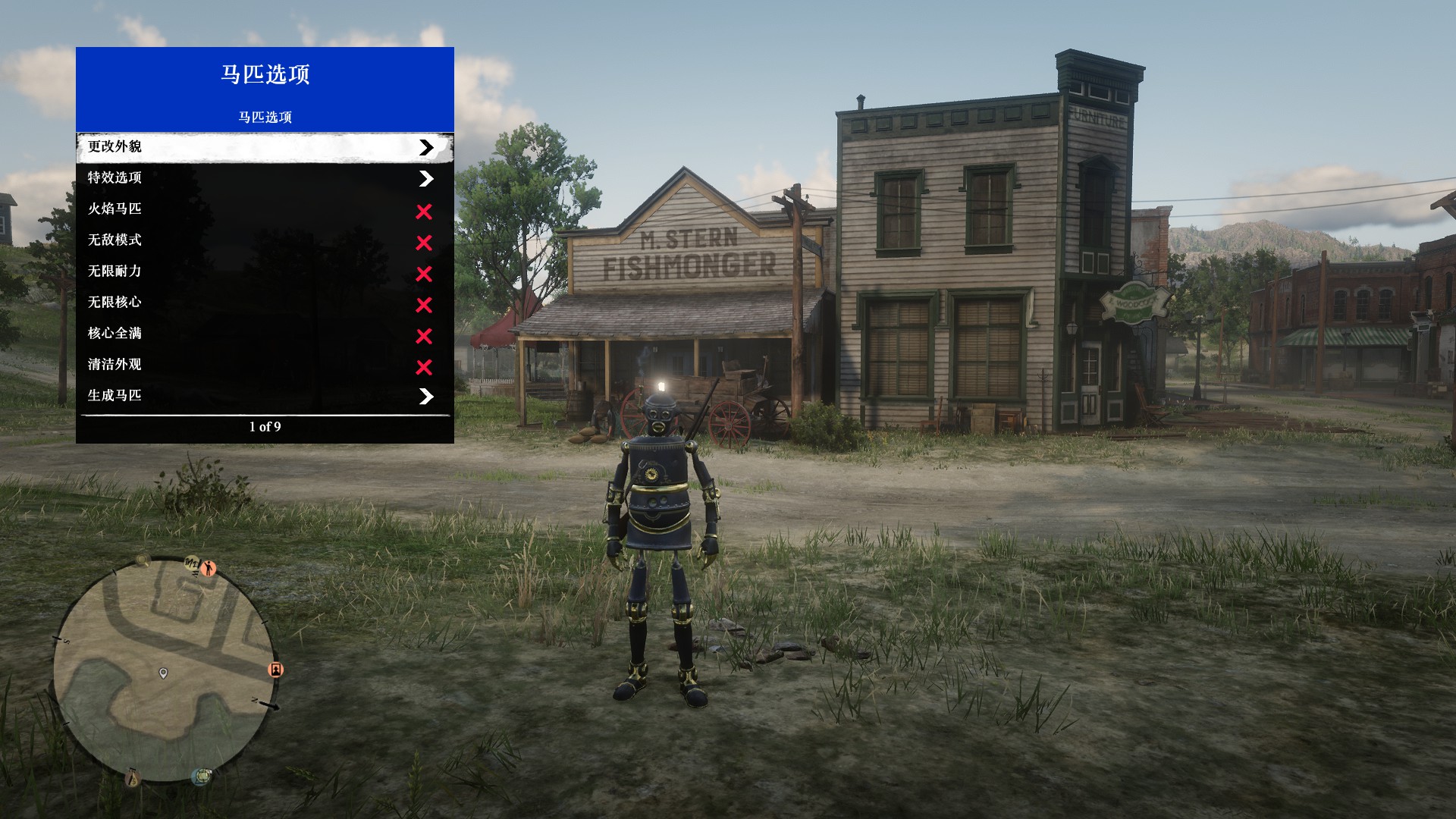Image resolution: width=1456 pixels, height=819 pixels.
Task: Switch on 清洁外观
Action: [265, 365]
